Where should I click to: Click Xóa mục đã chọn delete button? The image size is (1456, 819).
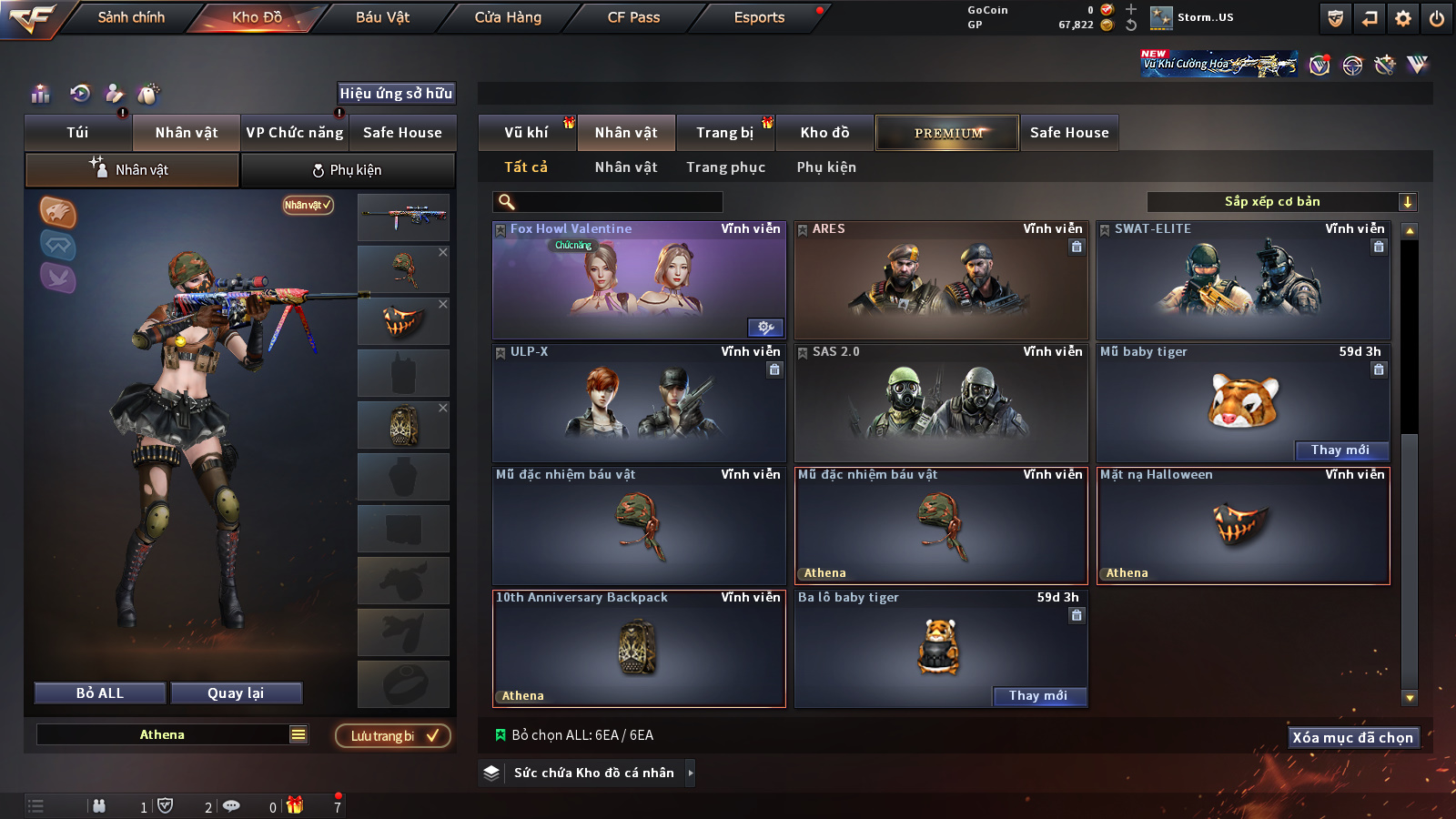tap(1352, 738)
